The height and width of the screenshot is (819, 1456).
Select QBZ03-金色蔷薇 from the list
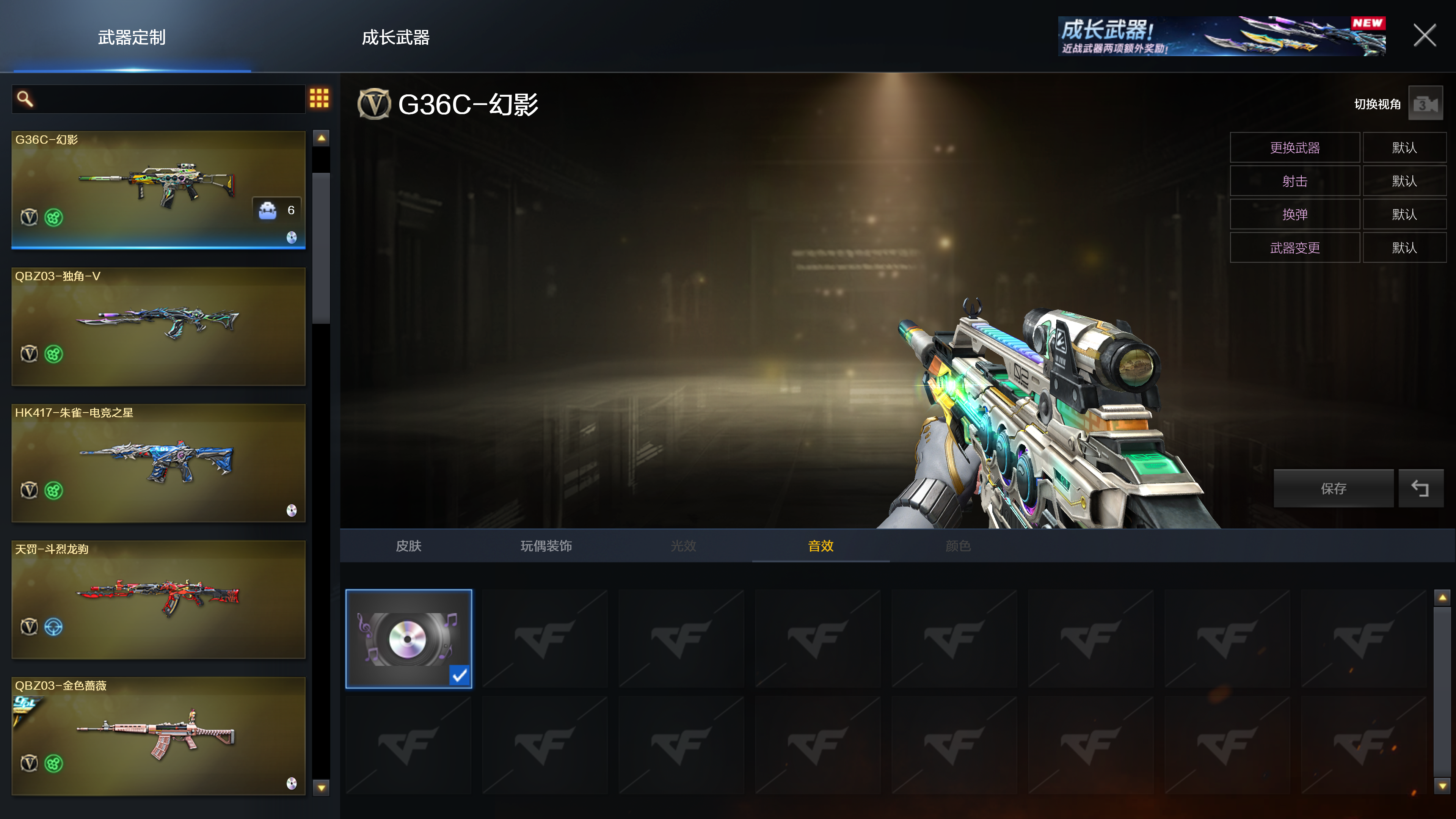(x=158, y=735)
